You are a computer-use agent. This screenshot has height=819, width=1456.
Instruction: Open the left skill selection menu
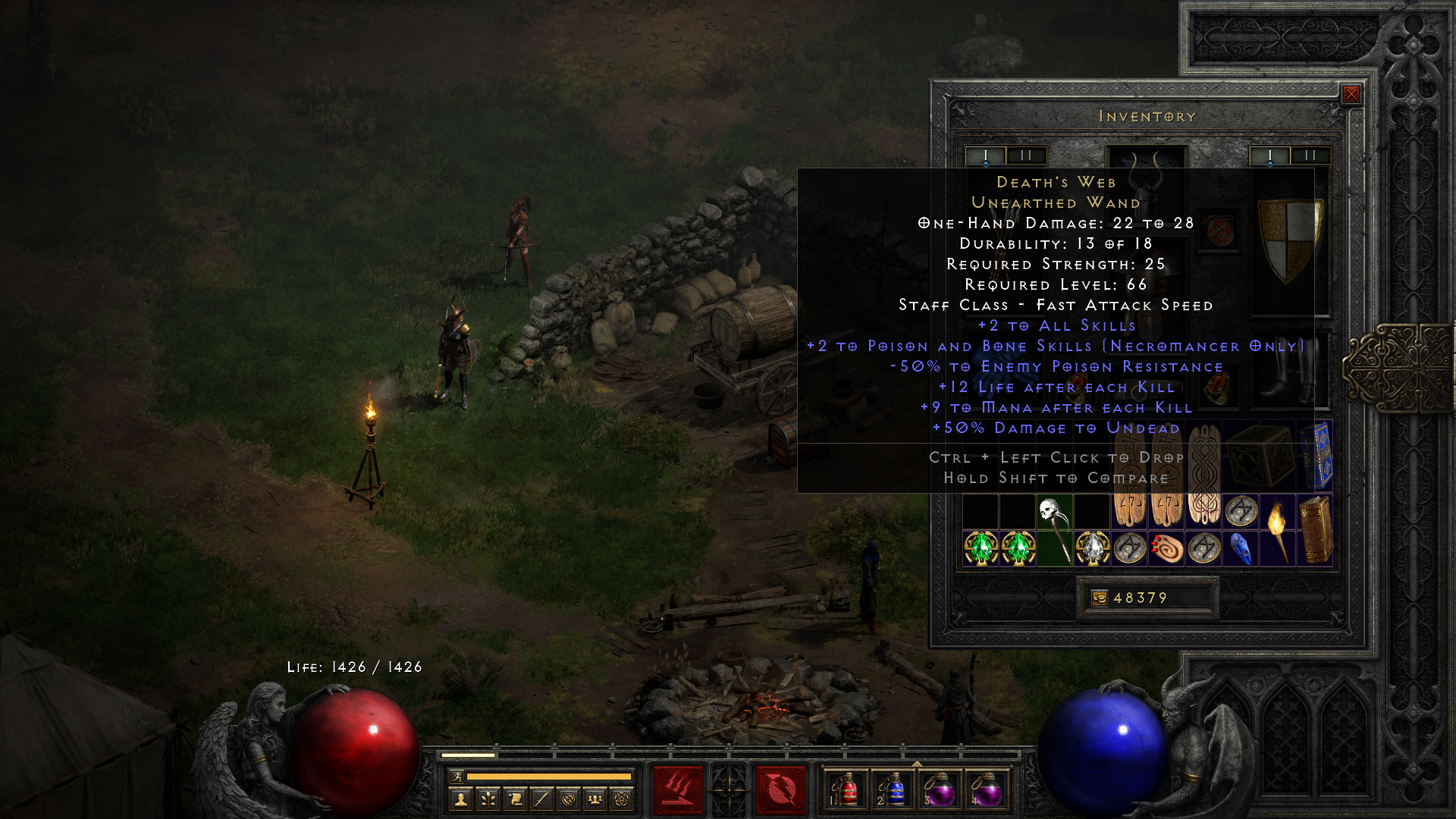coord(677,789)
